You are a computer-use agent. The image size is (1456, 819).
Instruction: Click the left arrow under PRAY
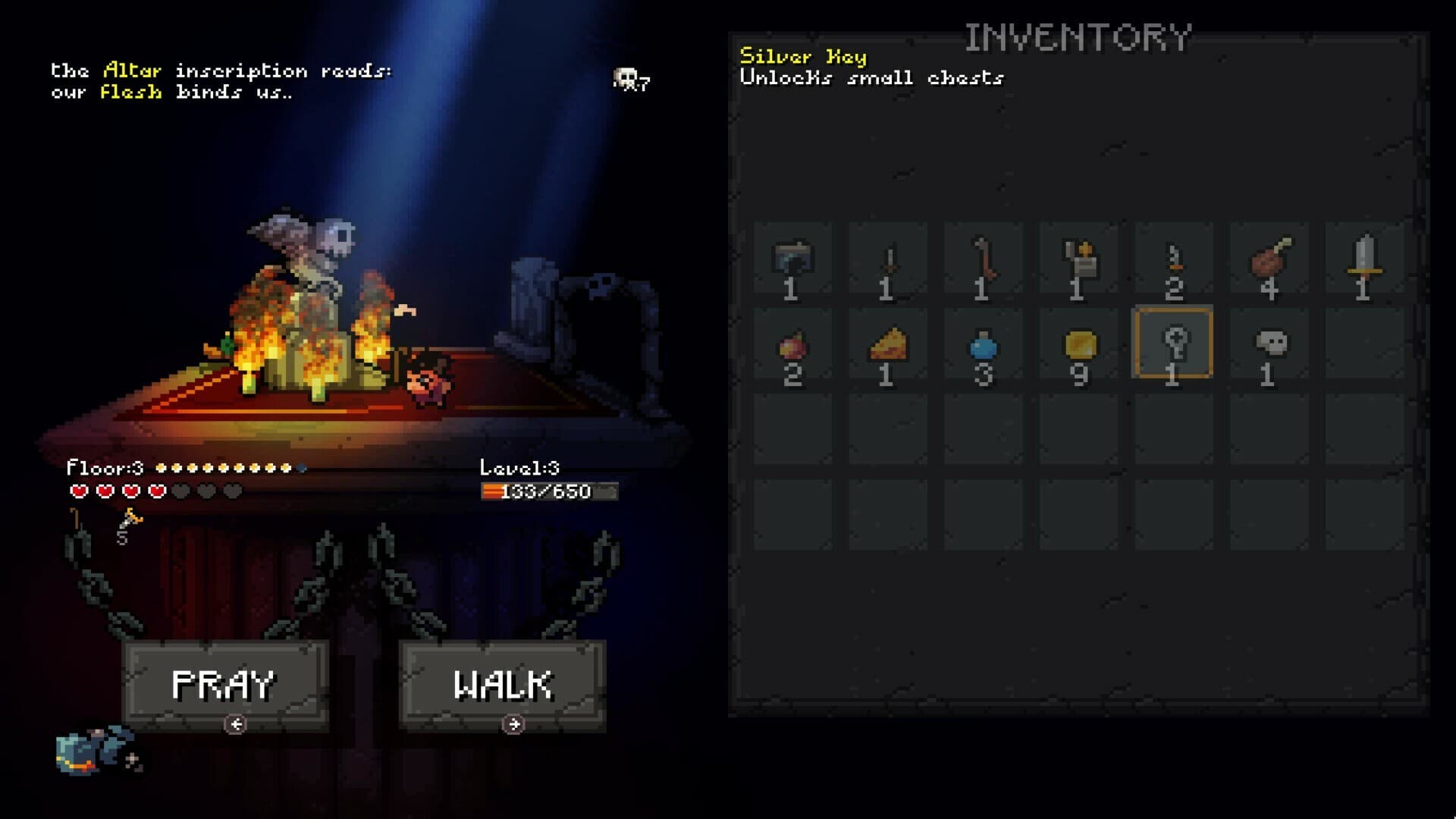236,723
